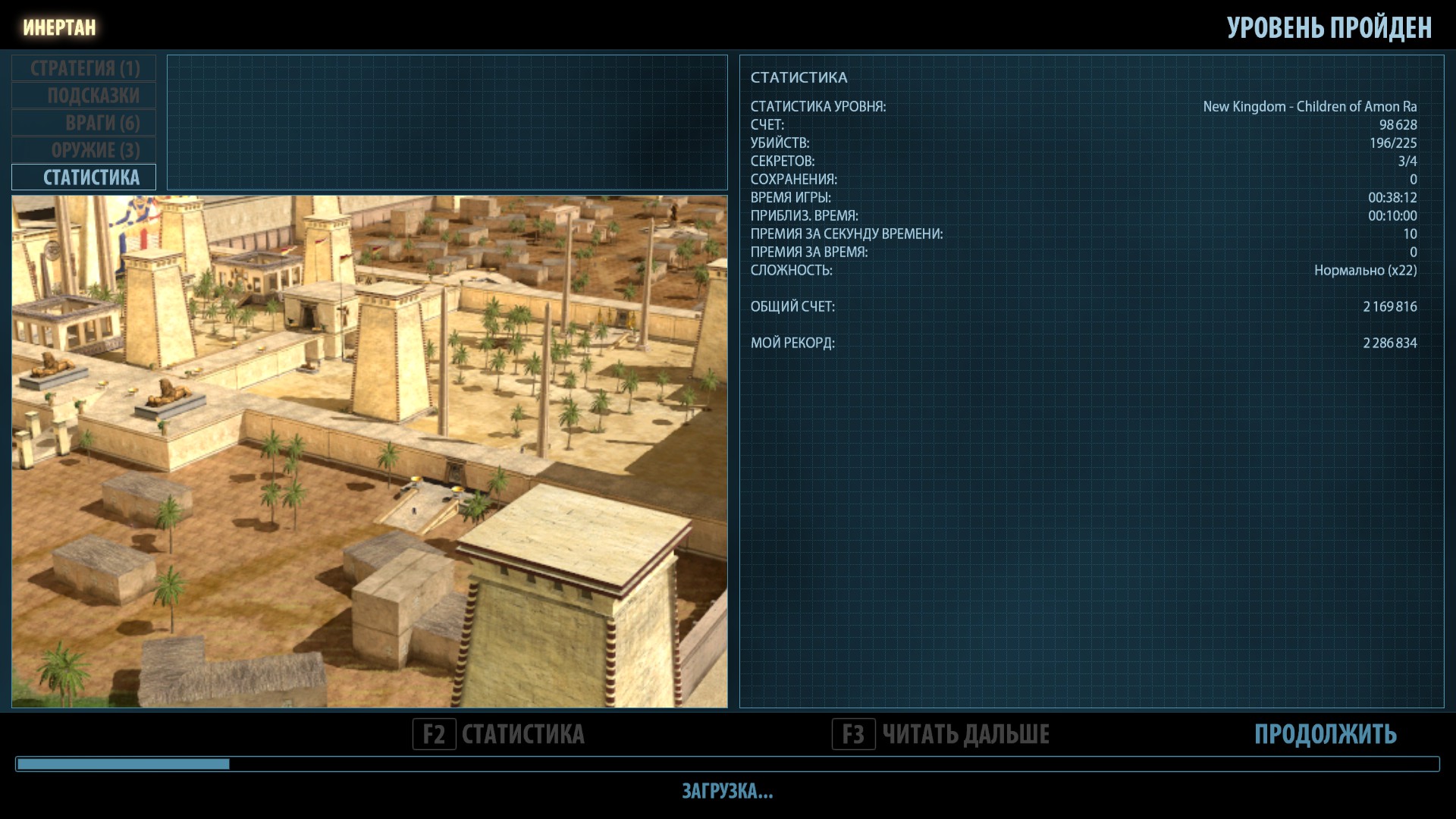The image size is (1456, 819).
Task: Open the highlighted Статистика tab
Action: click(x=84, y=177)
